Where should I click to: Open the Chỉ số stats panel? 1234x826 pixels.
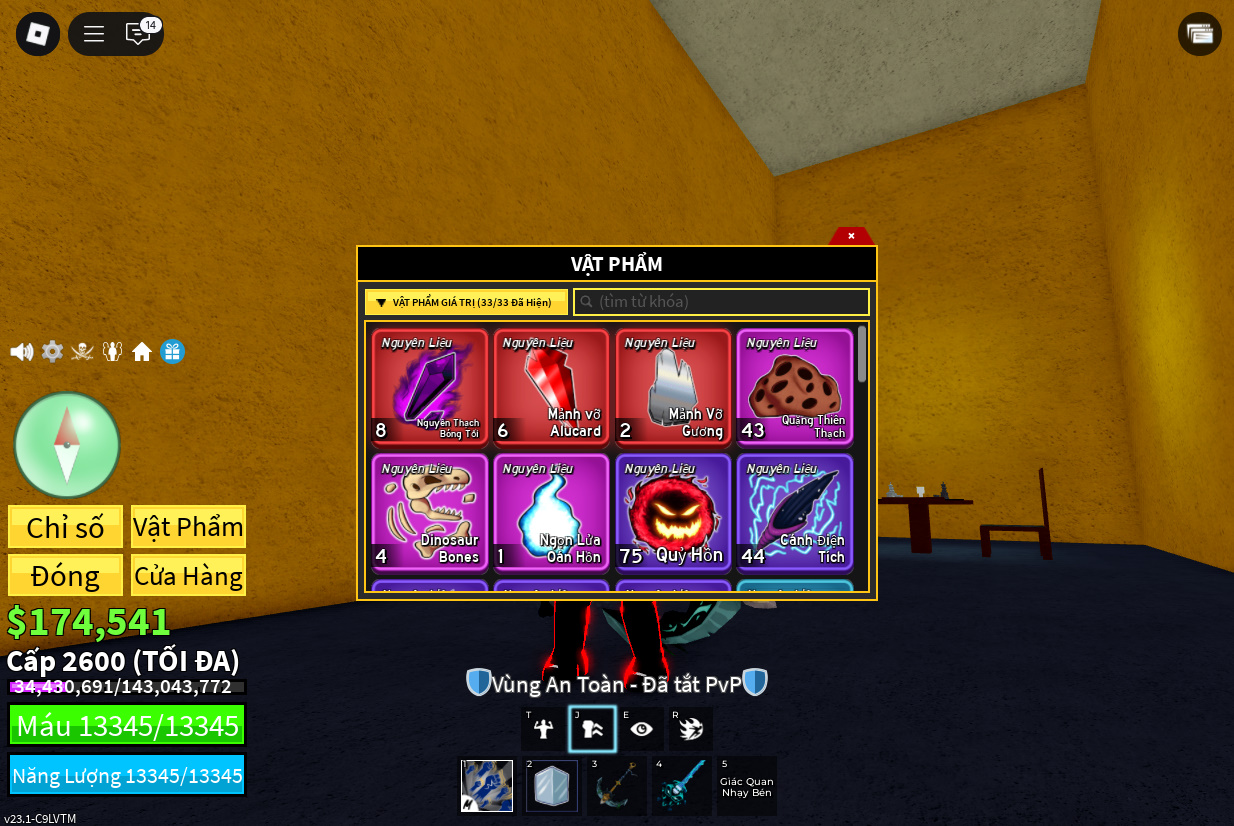[66, 527]
